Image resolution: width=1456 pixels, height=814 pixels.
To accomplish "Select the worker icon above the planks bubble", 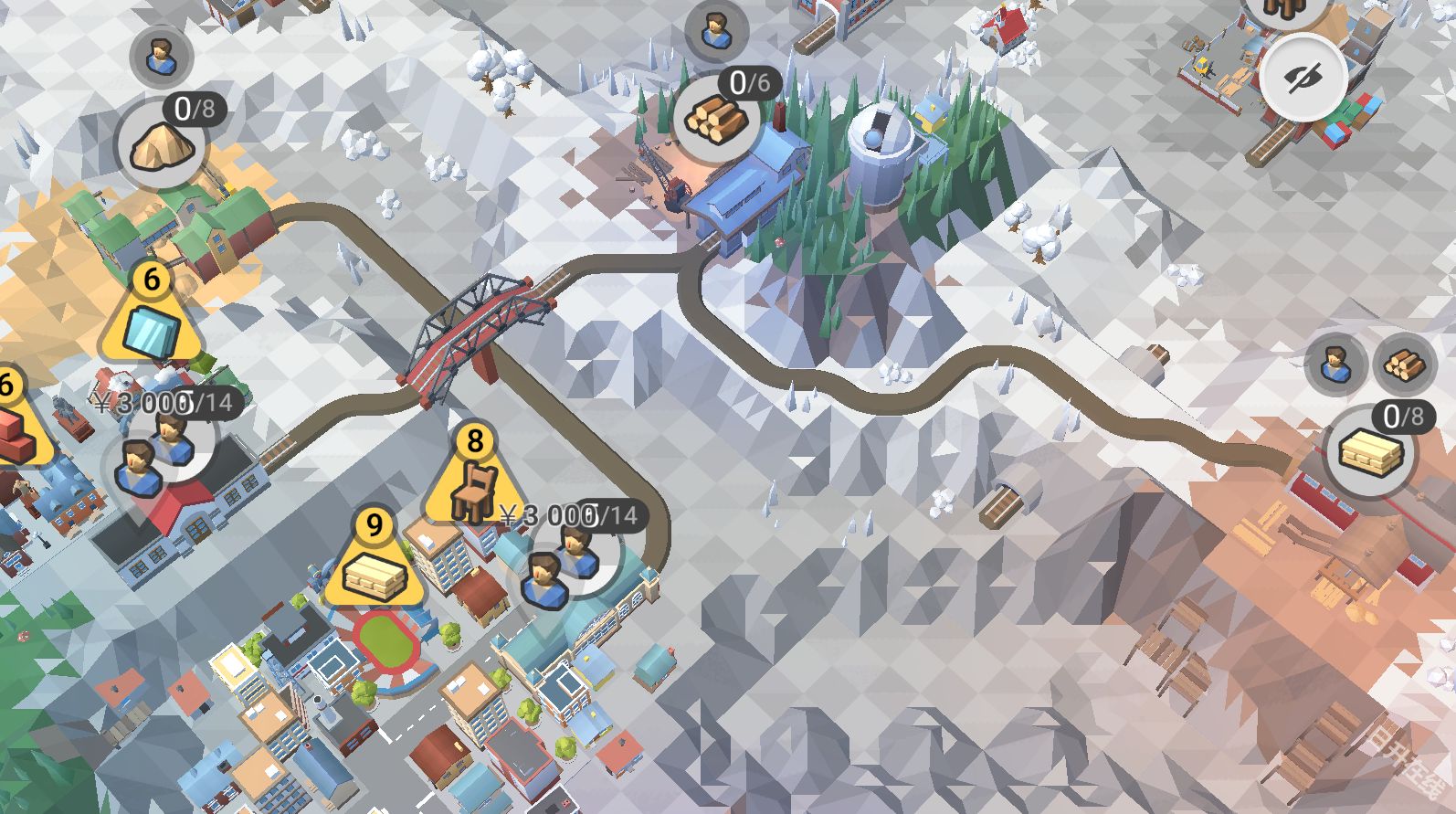I will 1335,364.
